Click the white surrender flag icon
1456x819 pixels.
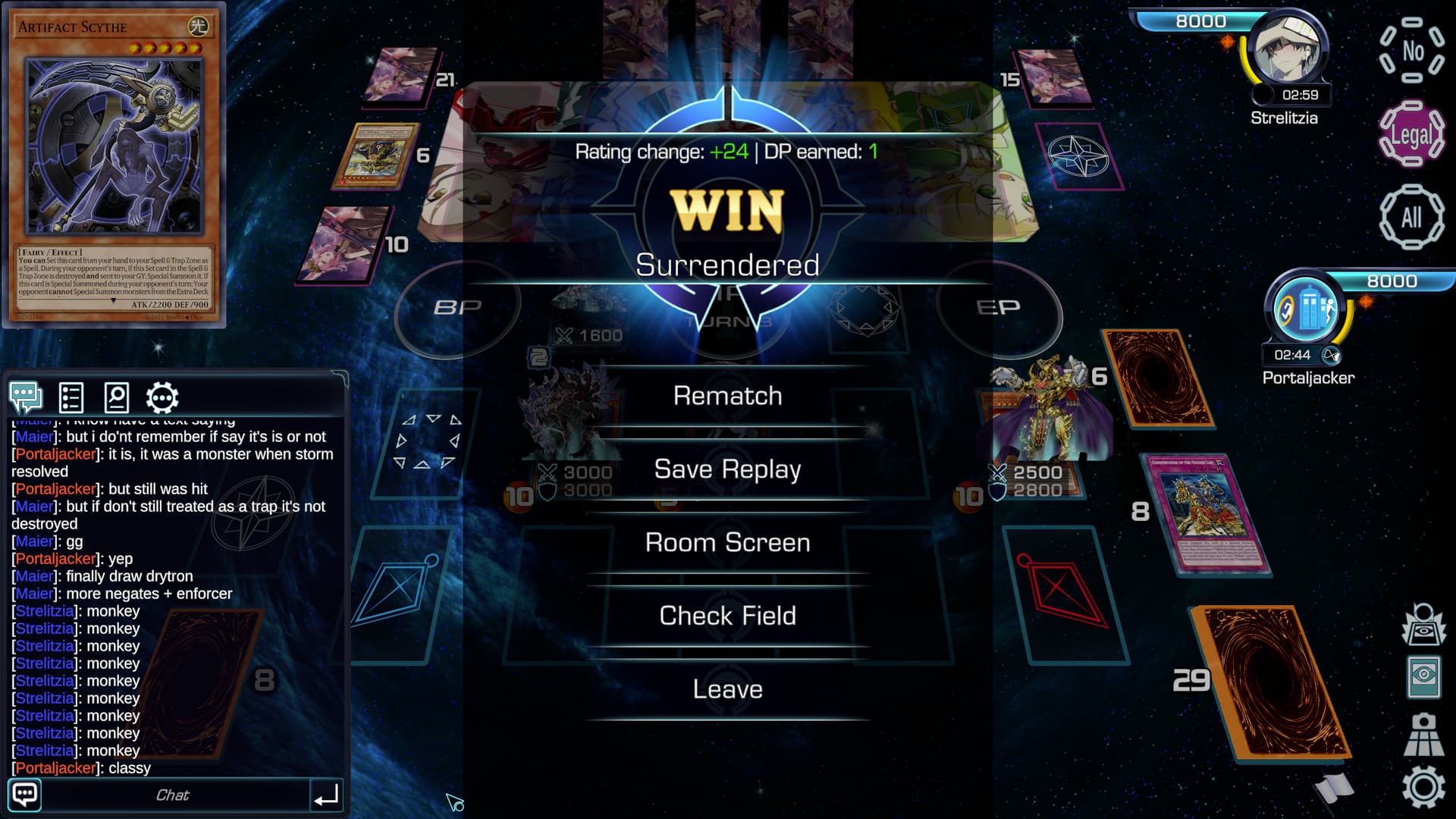pyautogui.click(x=1334, y=789)
